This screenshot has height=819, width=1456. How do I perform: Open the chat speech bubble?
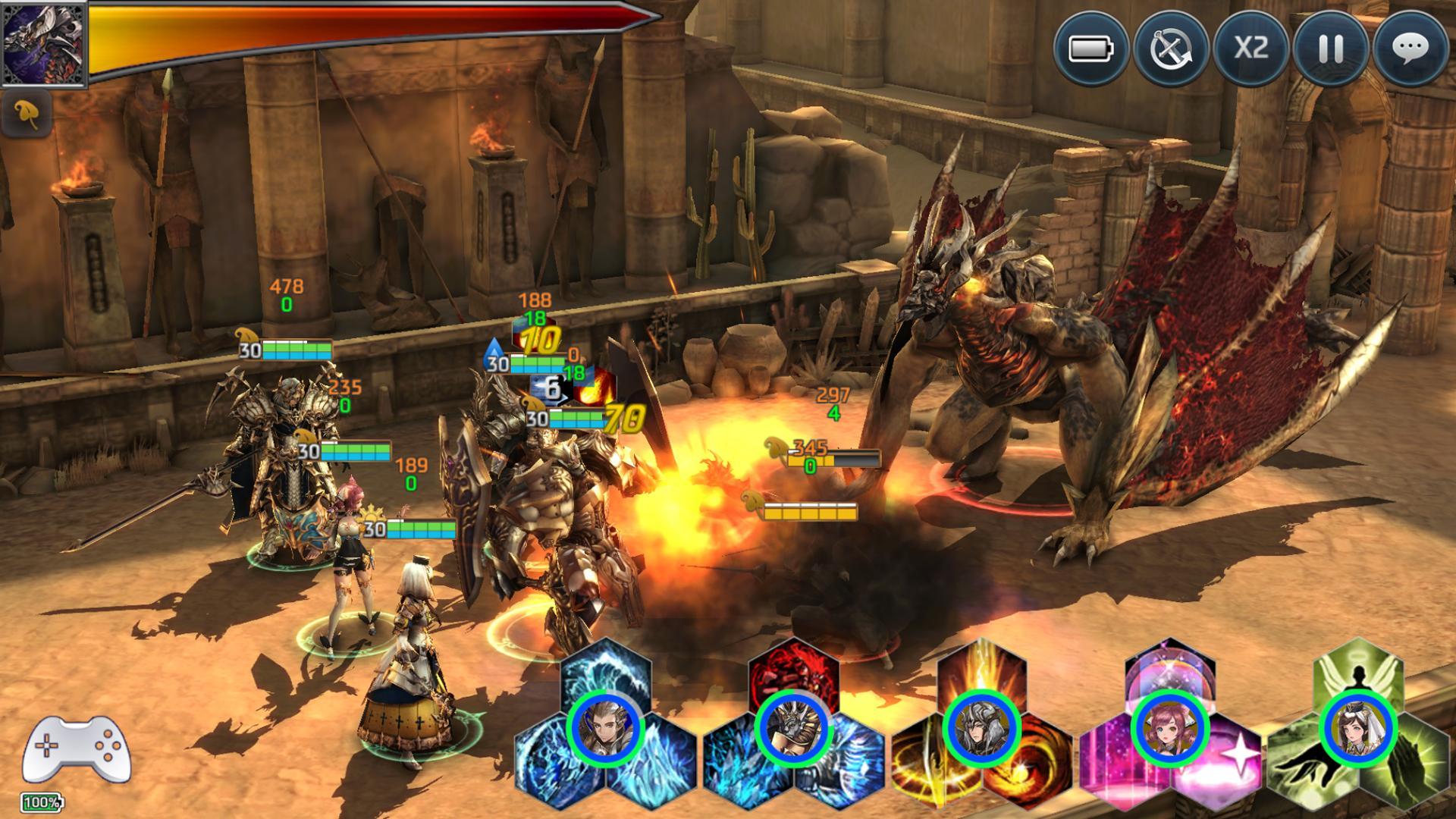1410,49
